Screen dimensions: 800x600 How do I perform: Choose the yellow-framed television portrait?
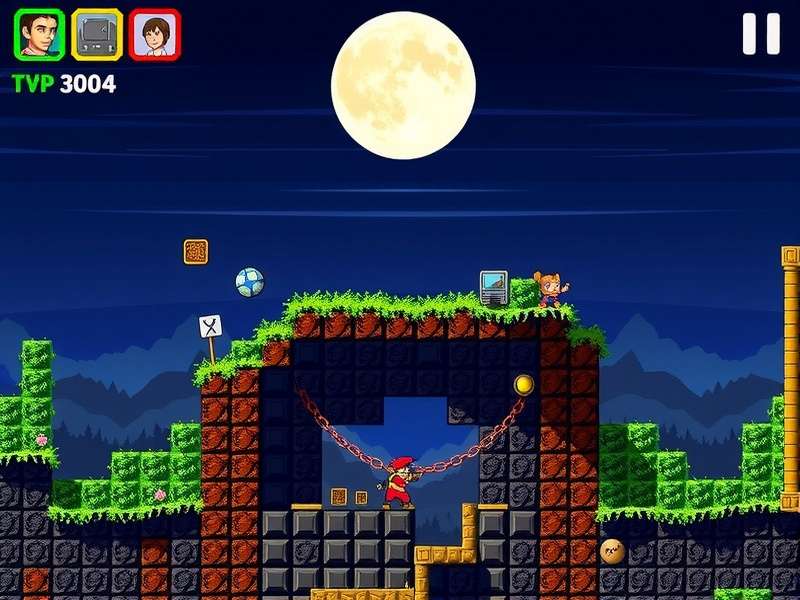tap(97, 35)
